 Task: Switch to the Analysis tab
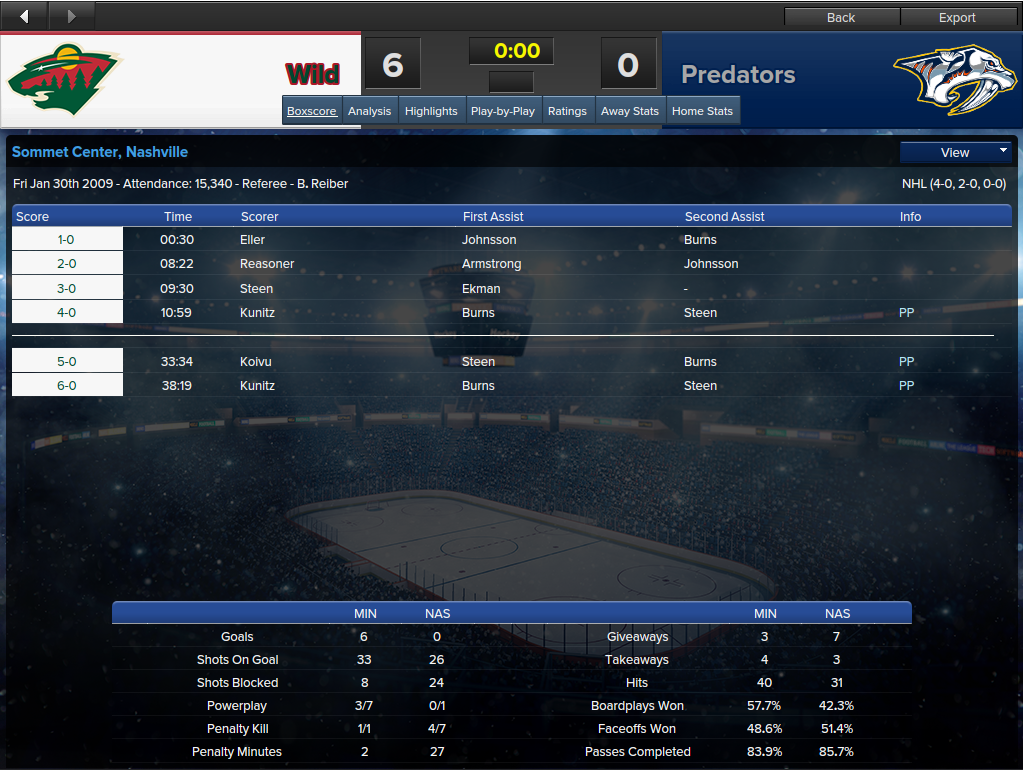pyautogui.click(x=369, y=111)
